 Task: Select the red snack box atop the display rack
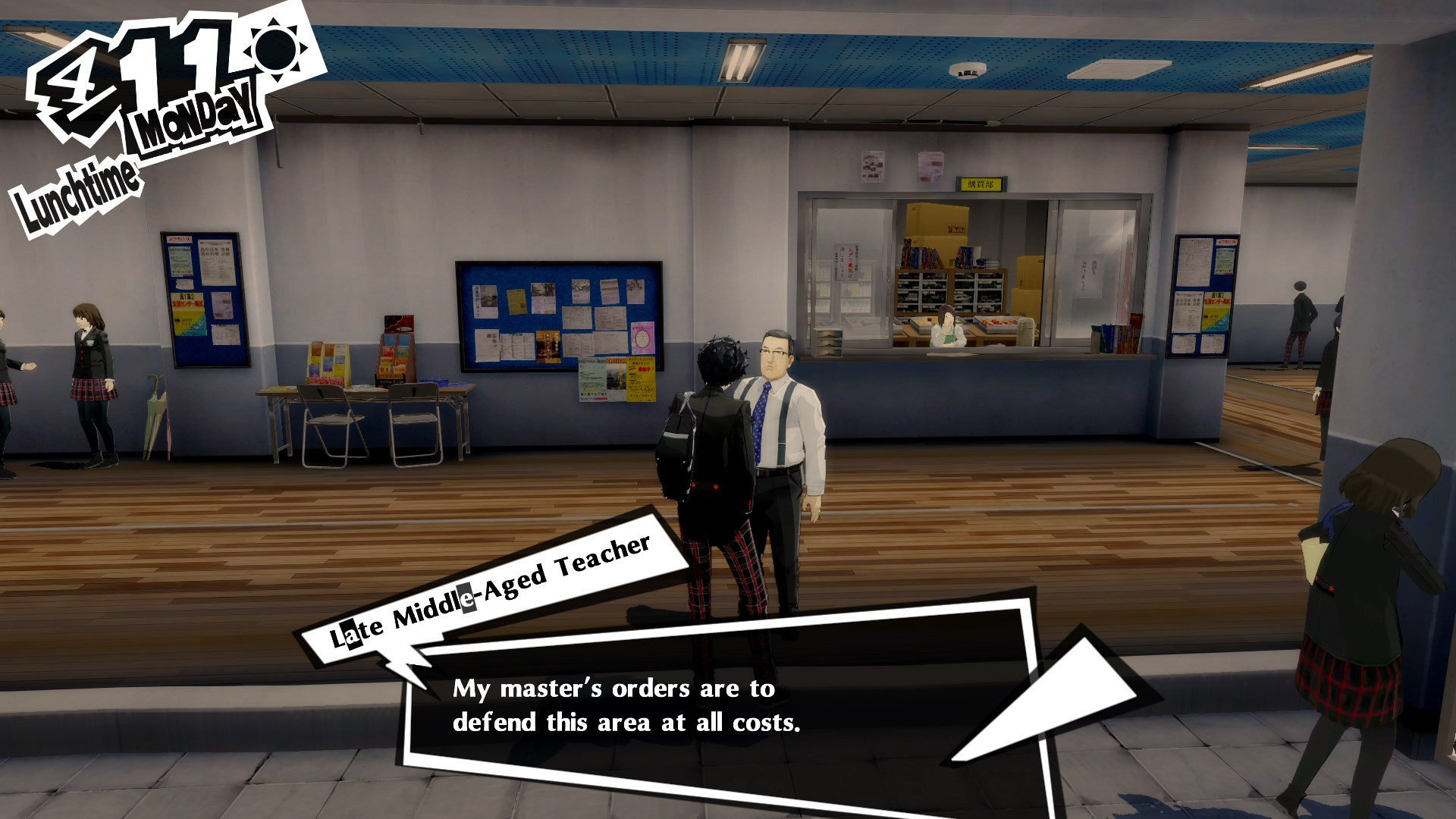click(x=400, y=324)
